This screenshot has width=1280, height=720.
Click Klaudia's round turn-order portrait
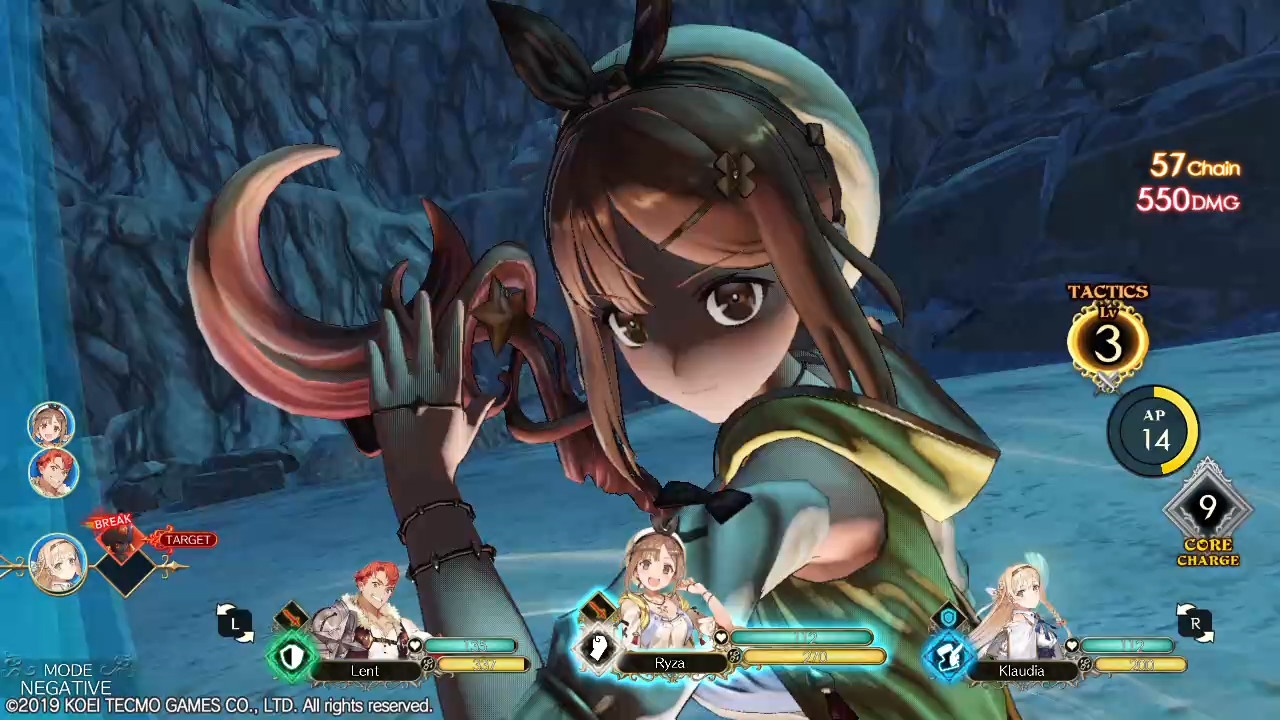(x=57, y=563)
